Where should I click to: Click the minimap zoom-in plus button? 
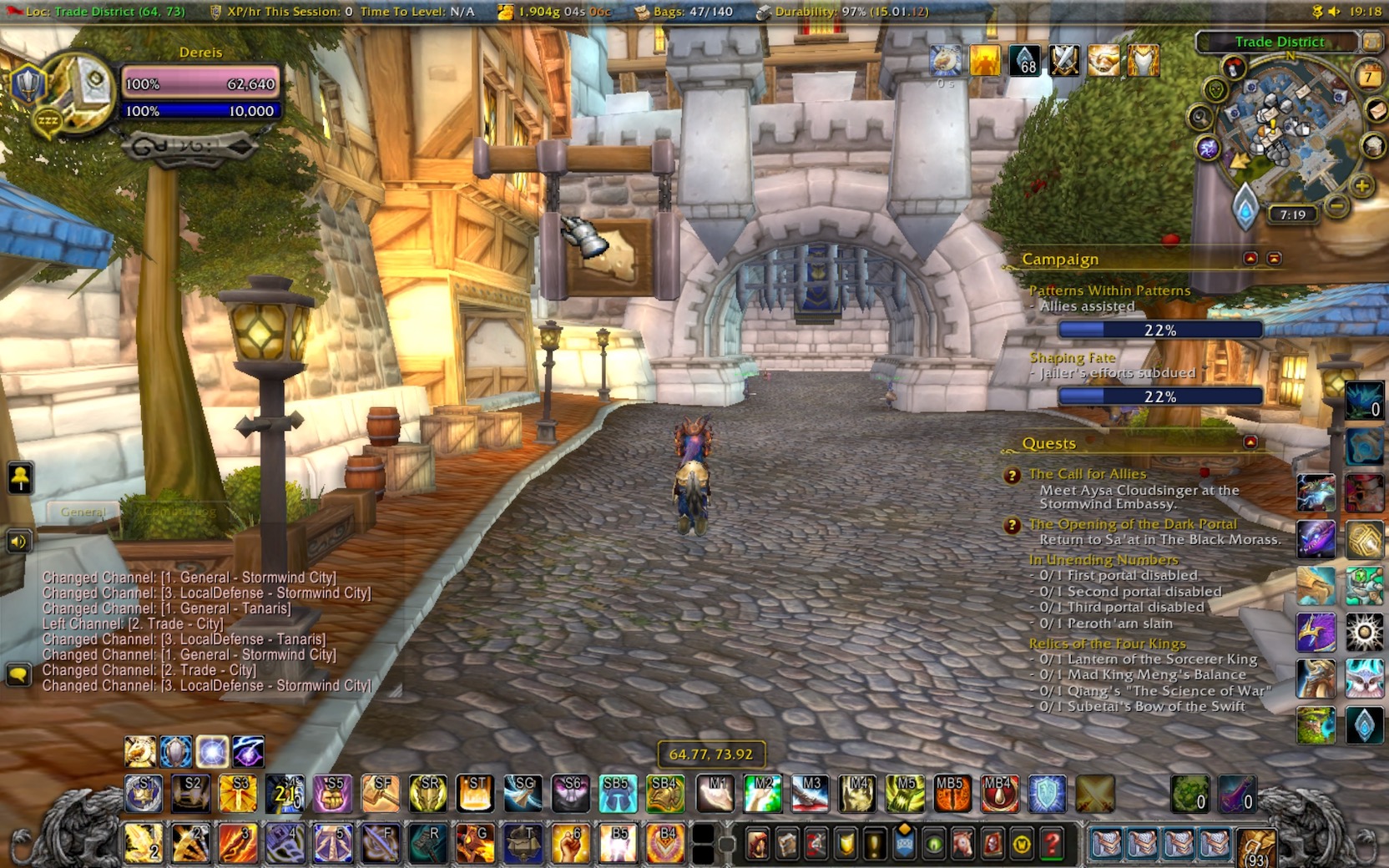tap(1361, 185)
